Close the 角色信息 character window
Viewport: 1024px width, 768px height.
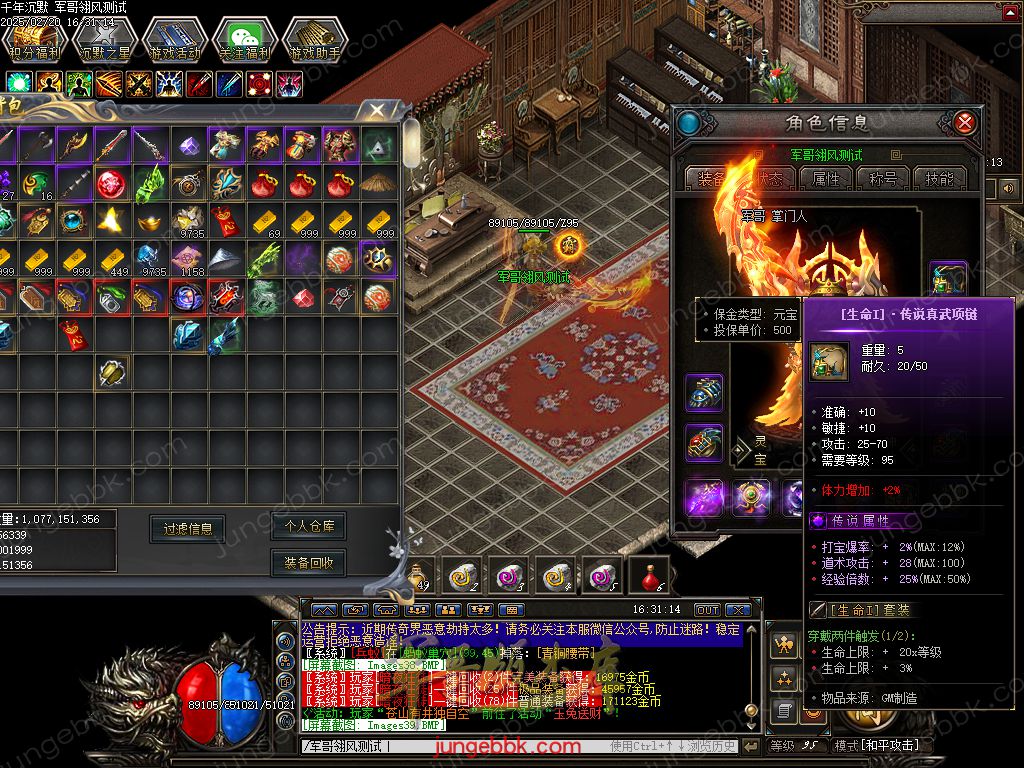coord(965,123)
